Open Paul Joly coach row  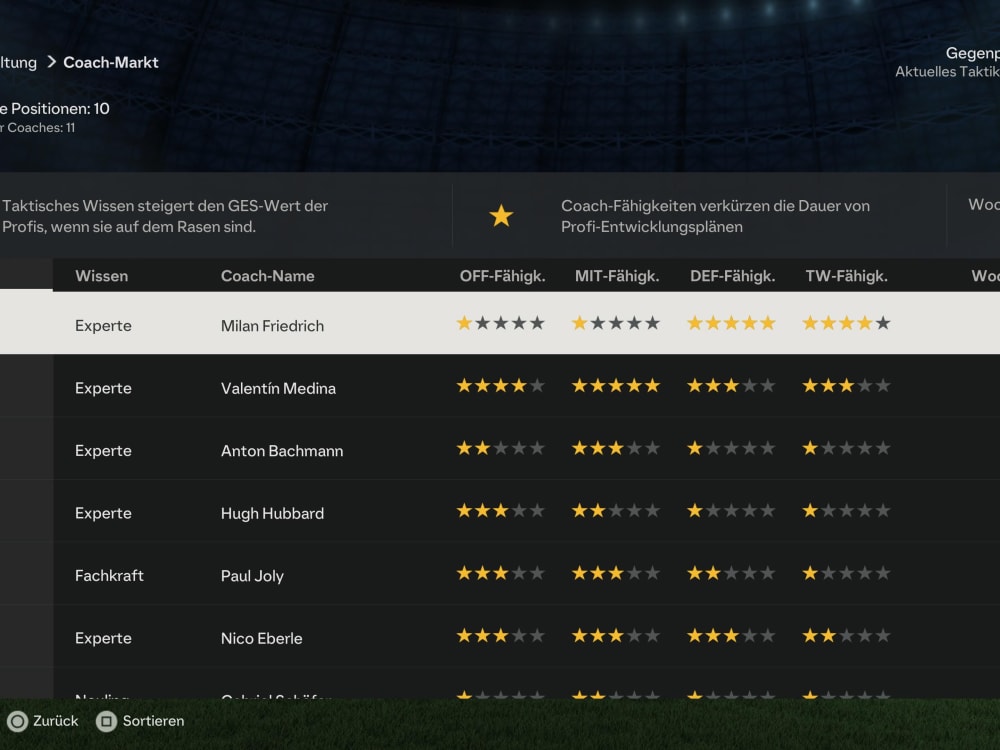(x=252, y=576)
